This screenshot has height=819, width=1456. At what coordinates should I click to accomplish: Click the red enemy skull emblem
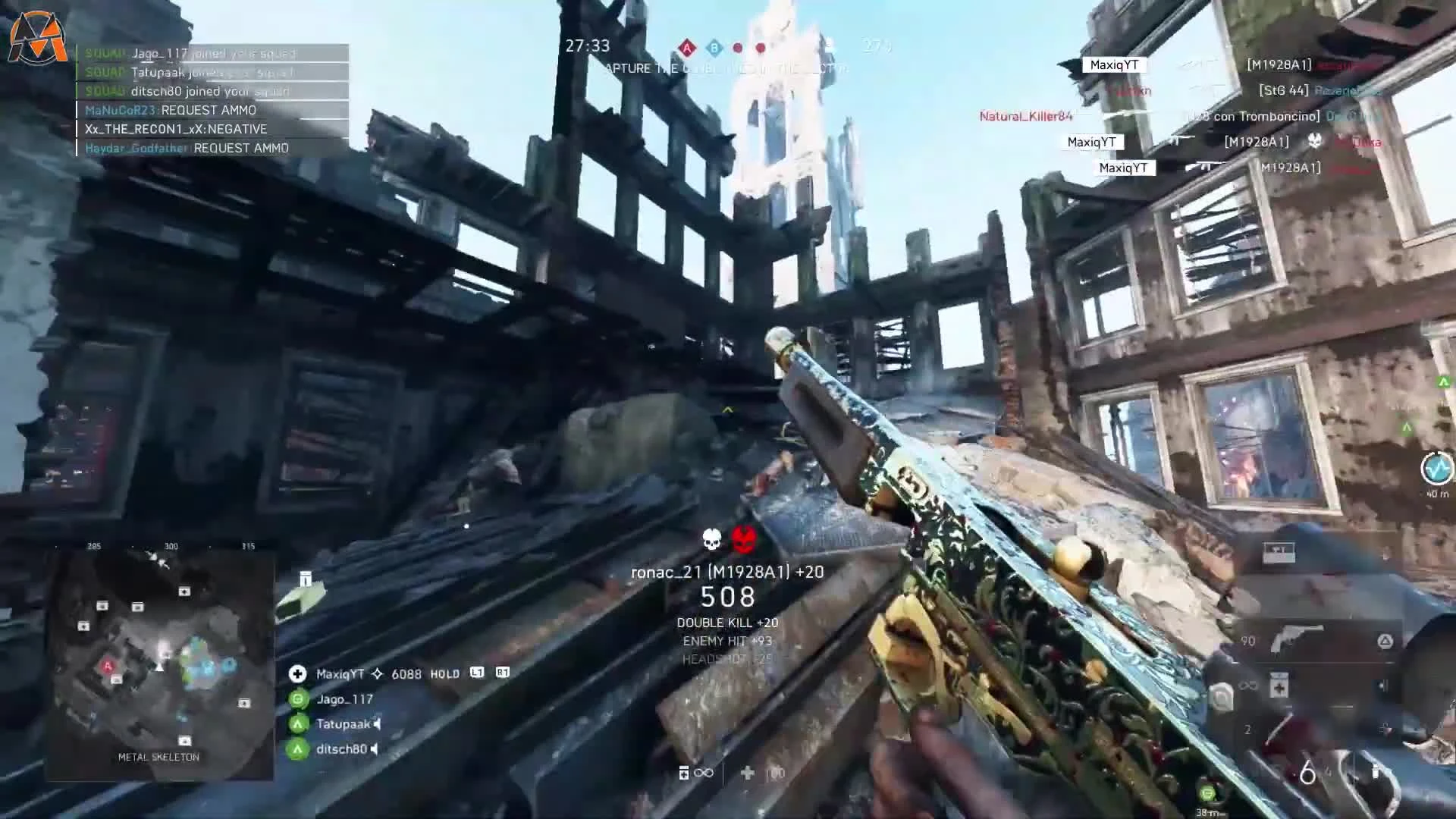(742, 537)
